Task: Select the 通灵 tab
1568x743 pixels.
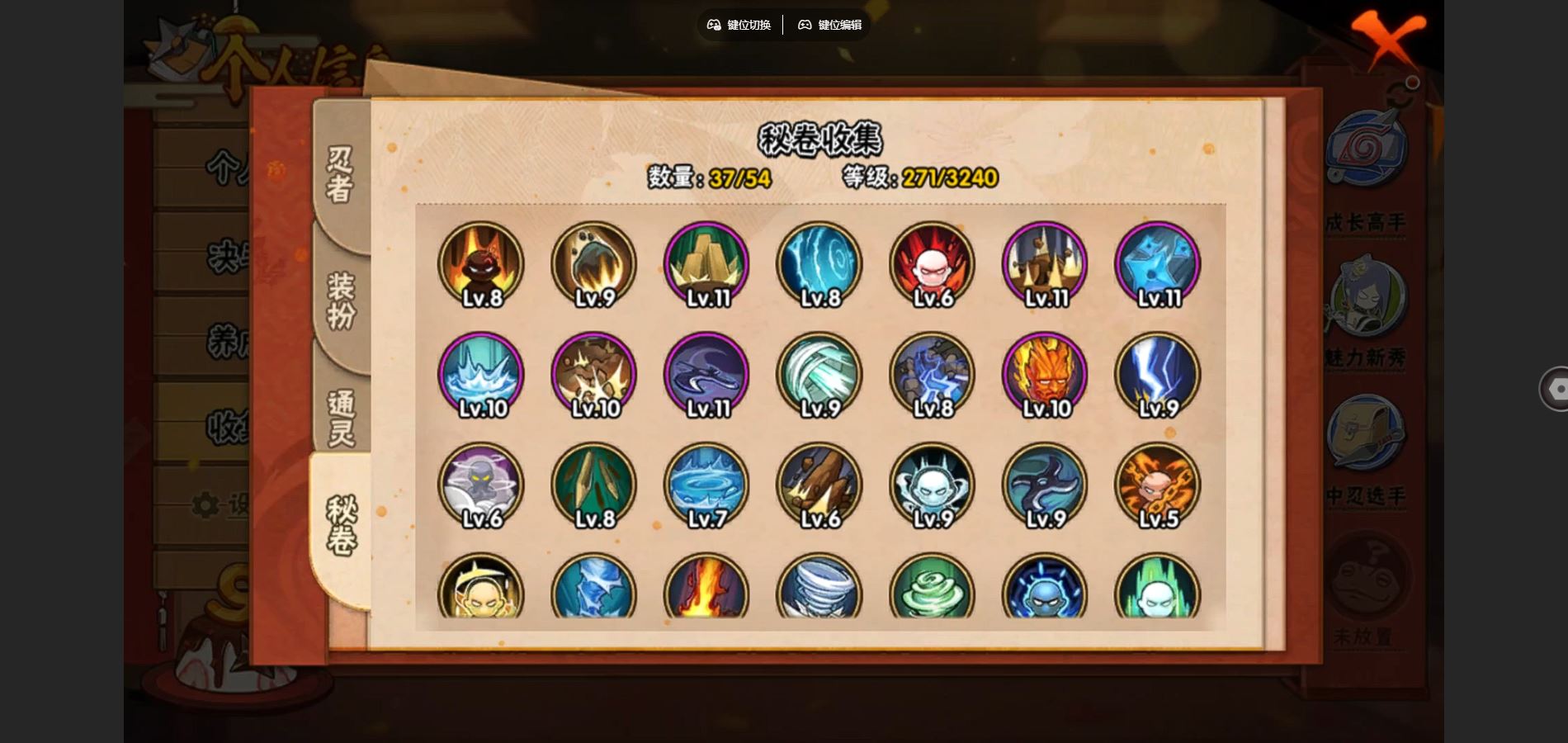Action: [x=340, y=419]
